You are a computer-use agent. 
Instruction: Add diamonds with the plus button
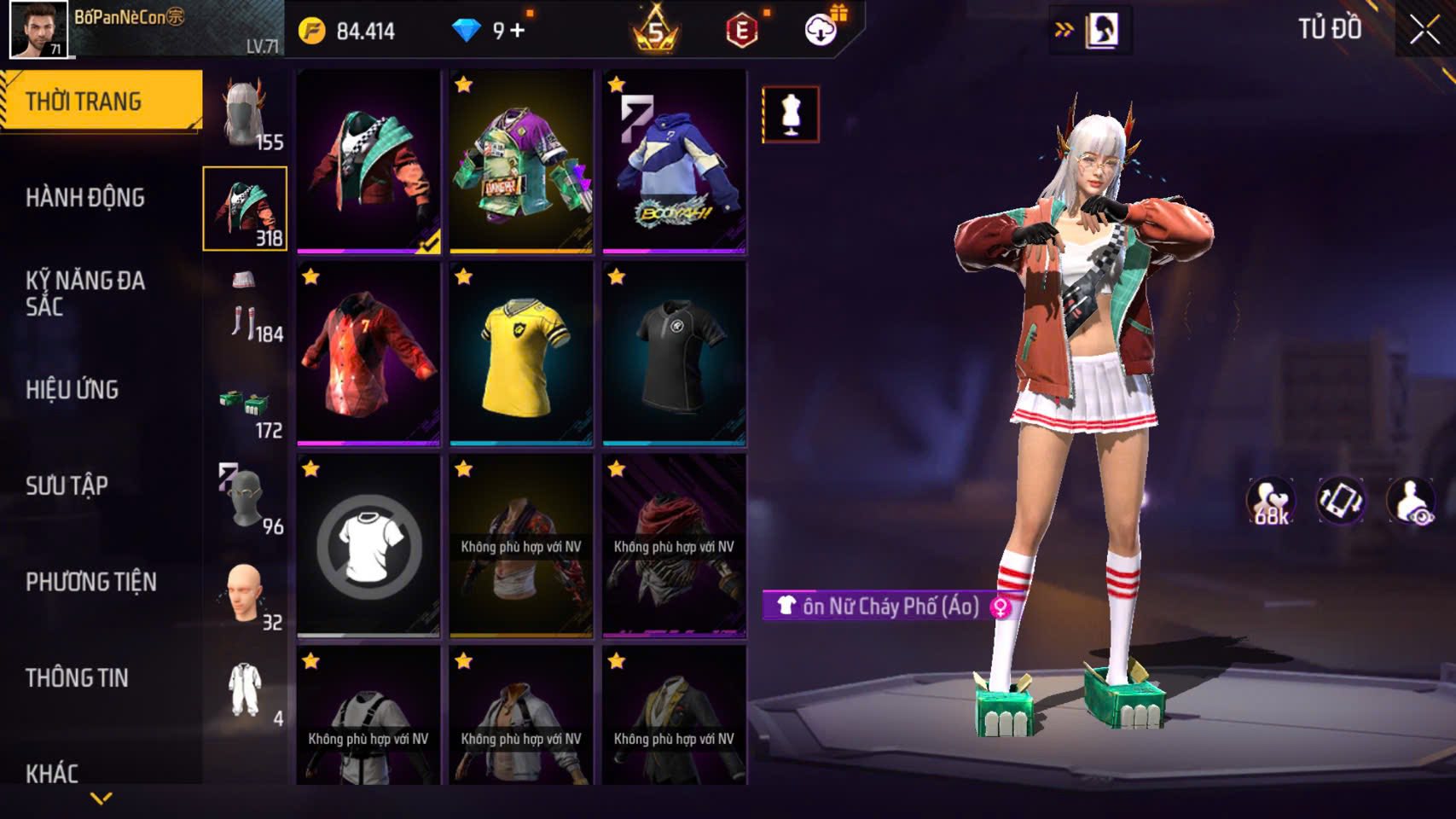[518, 32]
